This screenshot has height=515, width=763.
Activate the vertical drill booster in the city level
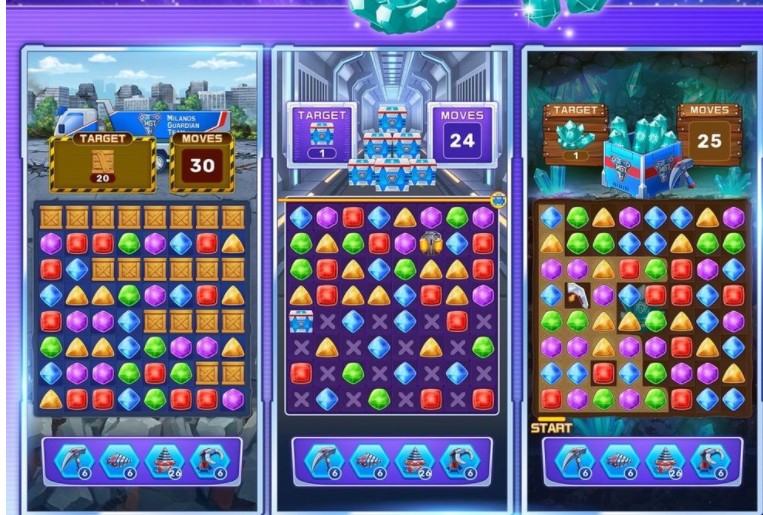[165, 460]
